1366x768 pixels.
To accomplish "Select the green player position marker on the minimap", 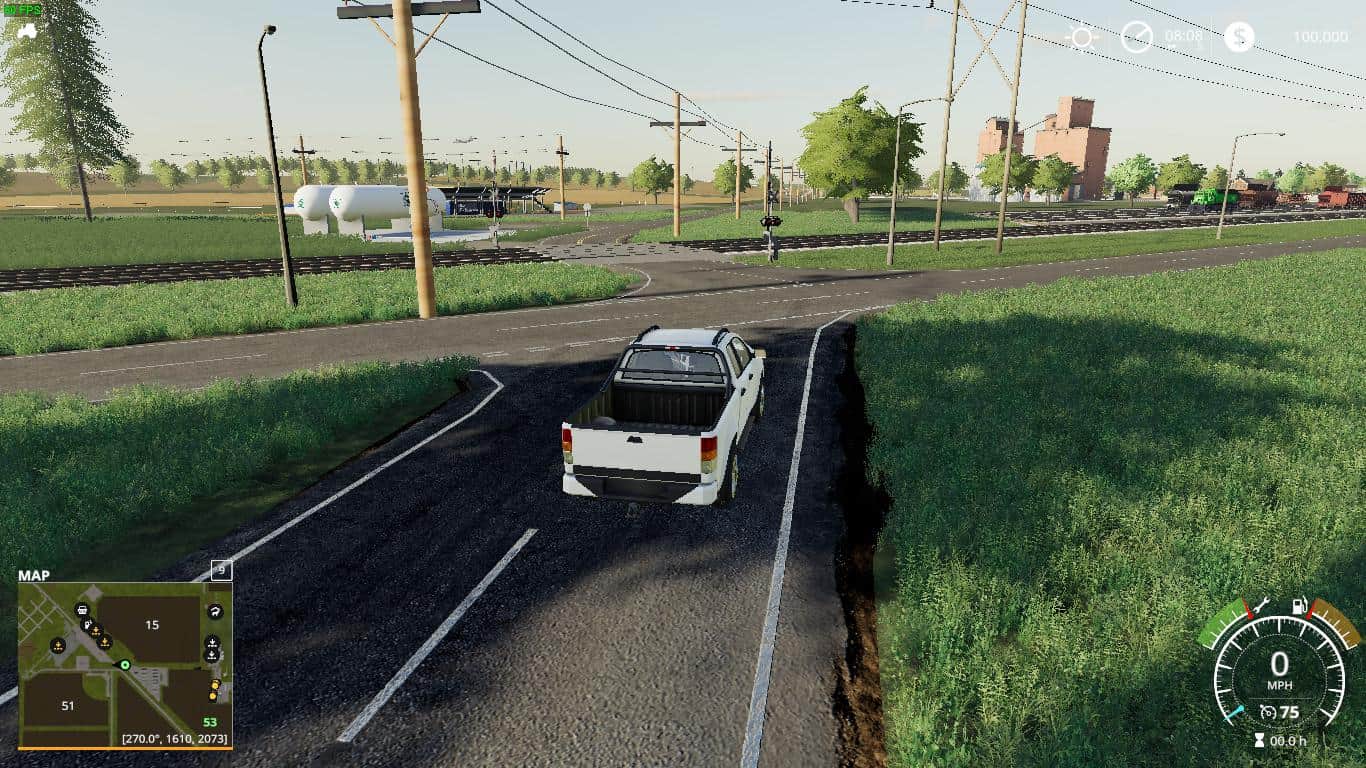I will 125,665.
